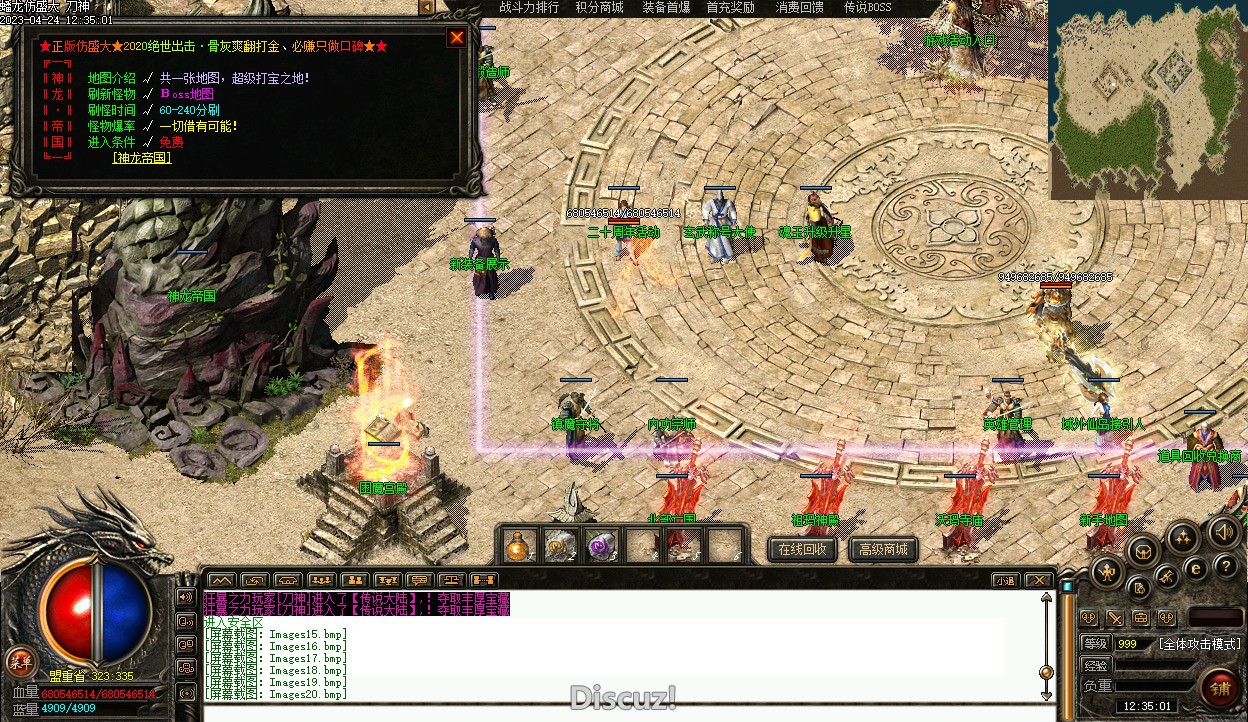Open the 战斗力排行 ranking menu

coord(529,7)
